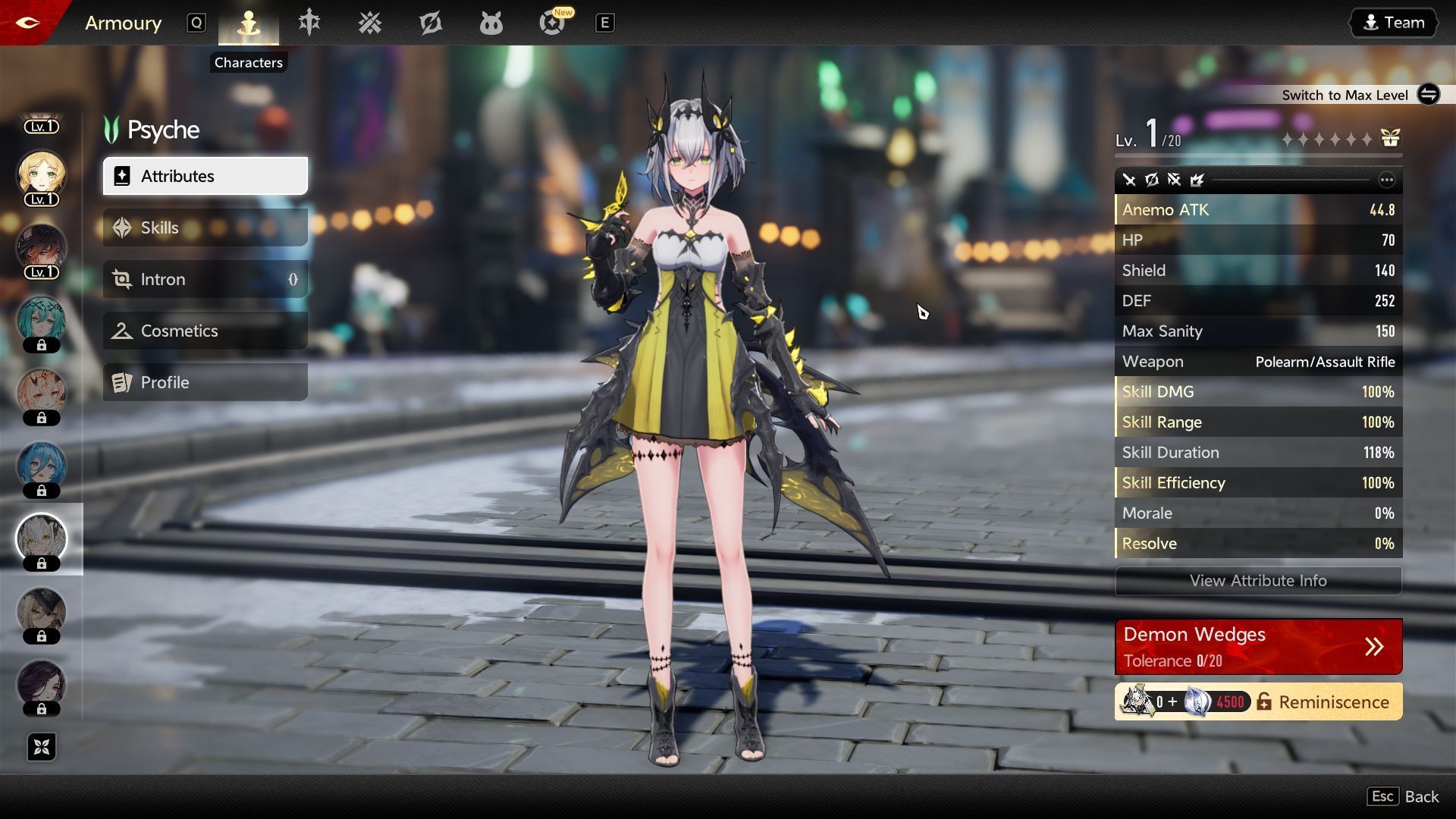Open the crossed blades menu icon
The height and width of the screenshot is (819, 1456).
point(370,23)
